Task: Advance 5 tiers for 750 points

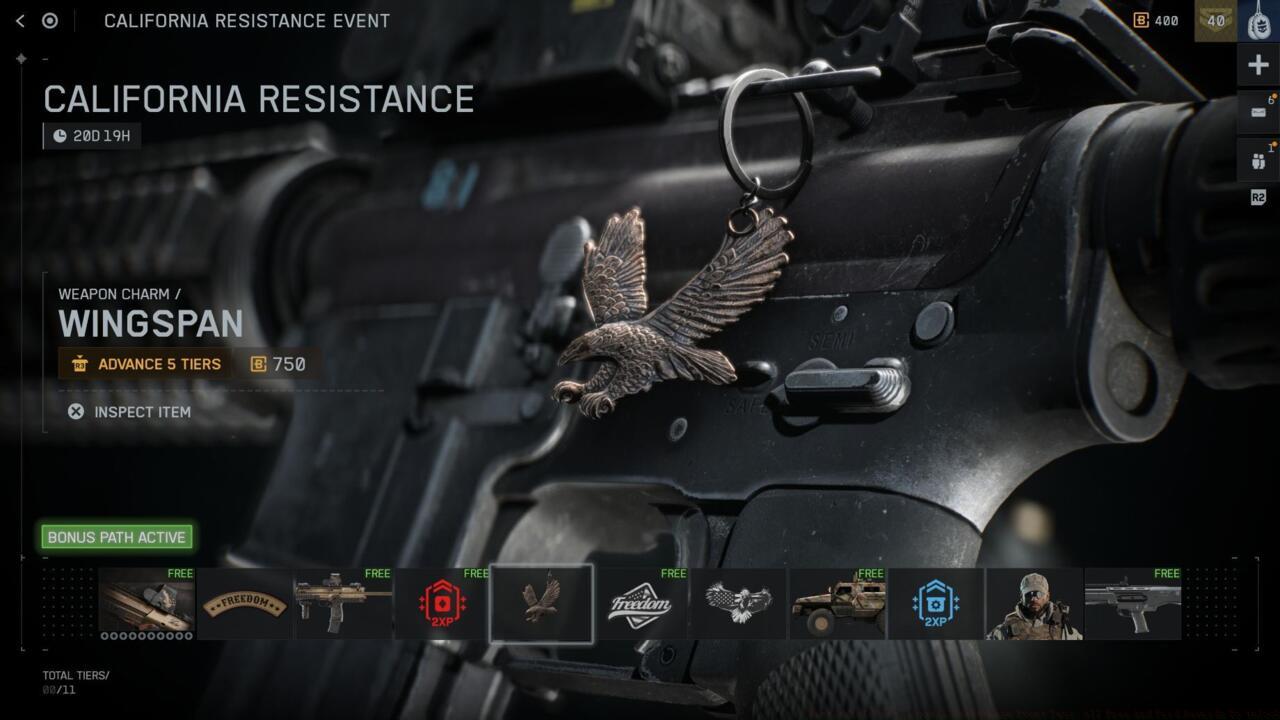Action: coord(188,364)
